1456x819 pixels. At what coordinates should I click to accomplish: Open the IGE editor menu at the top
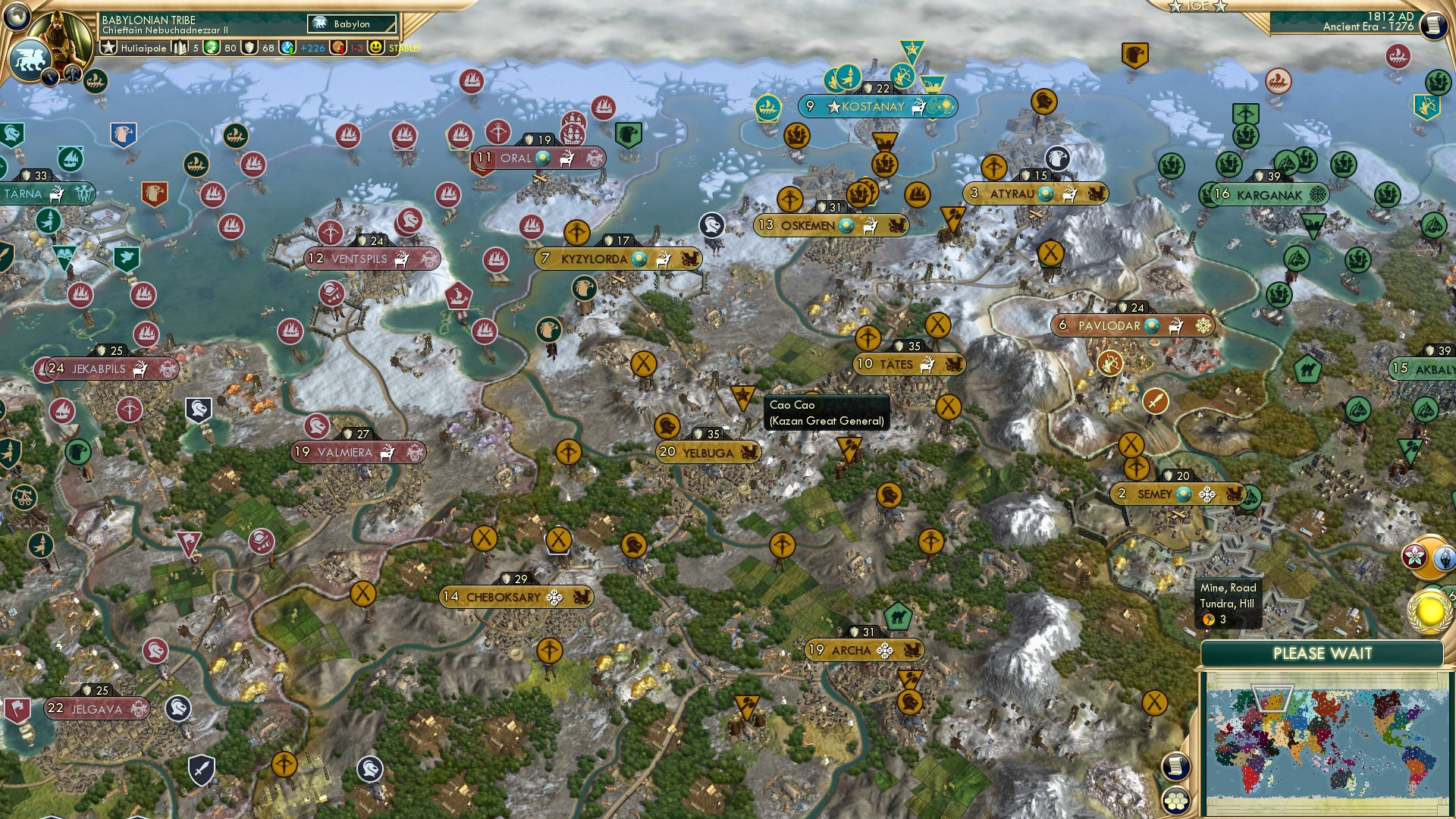tap(1198, 6)
